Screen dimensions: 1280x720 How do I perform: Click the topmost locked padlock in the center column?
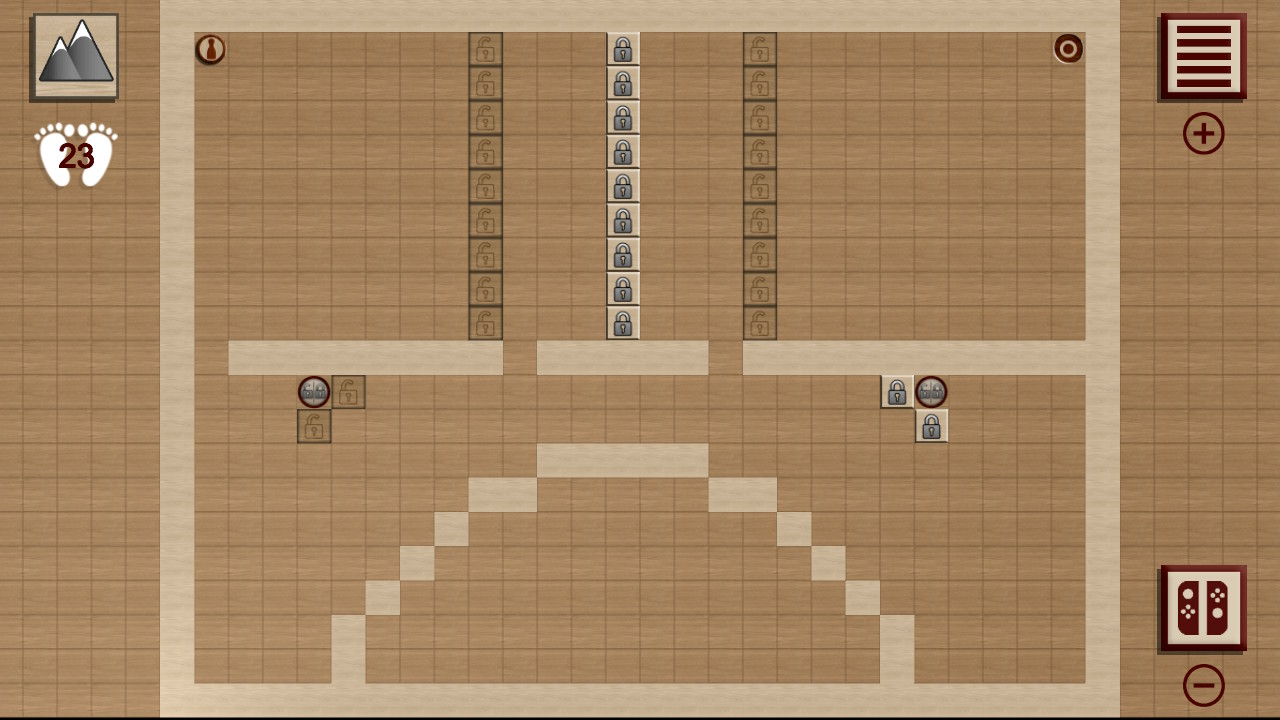click(x=622, y=50)
